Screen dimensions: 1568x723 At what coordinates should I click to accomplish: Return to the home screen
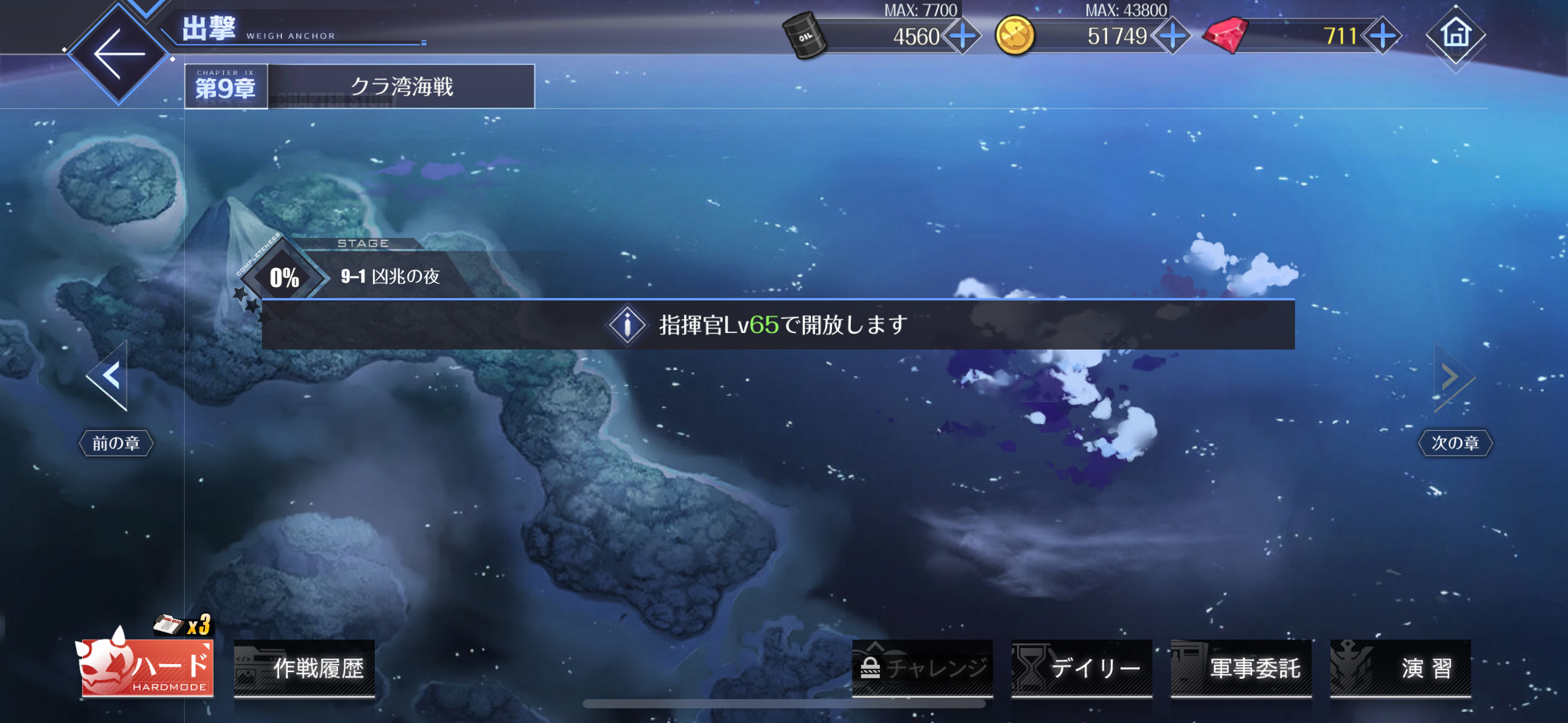pos(1456,35)
